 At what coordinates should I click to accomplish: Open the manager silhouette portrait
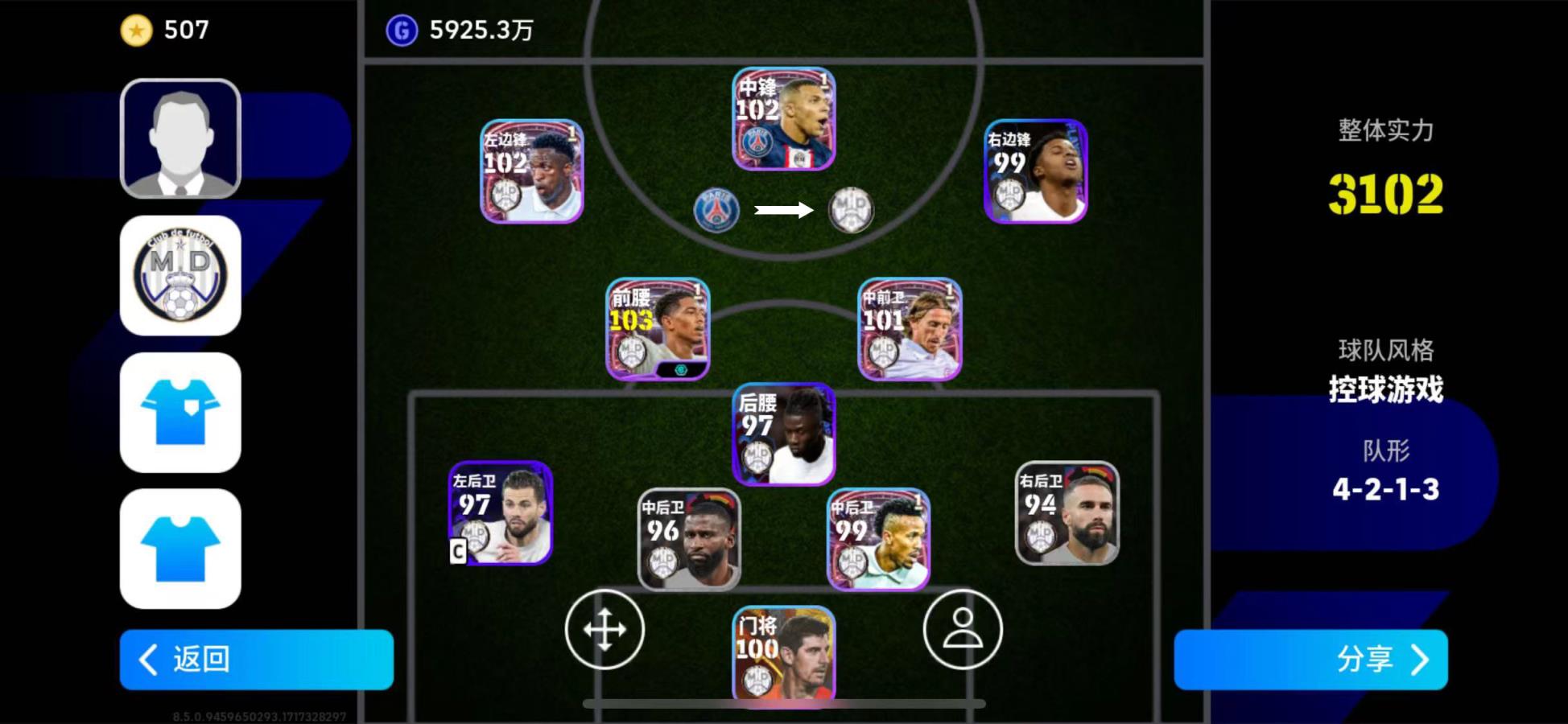point(180,138)
